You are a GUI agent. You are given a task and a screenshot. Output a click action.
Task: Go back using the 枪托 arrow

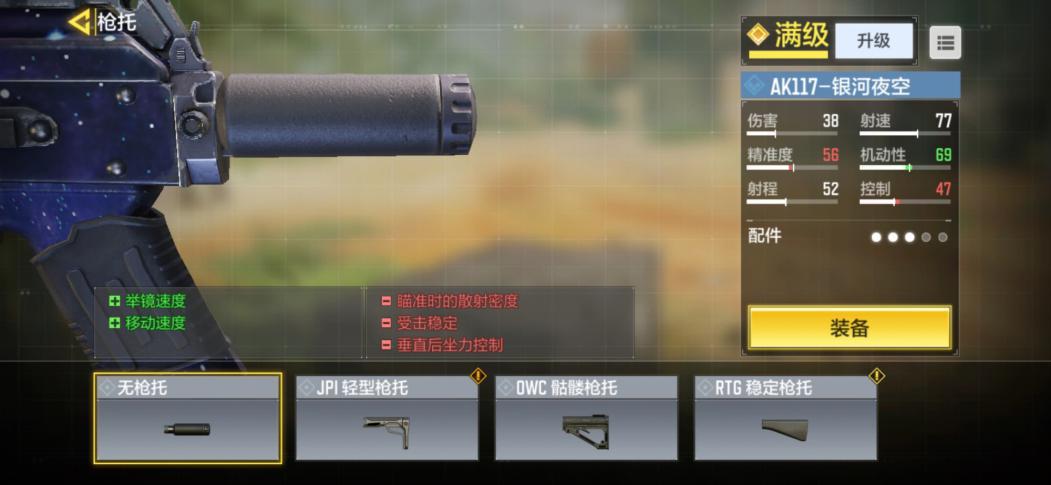[80, 21]
